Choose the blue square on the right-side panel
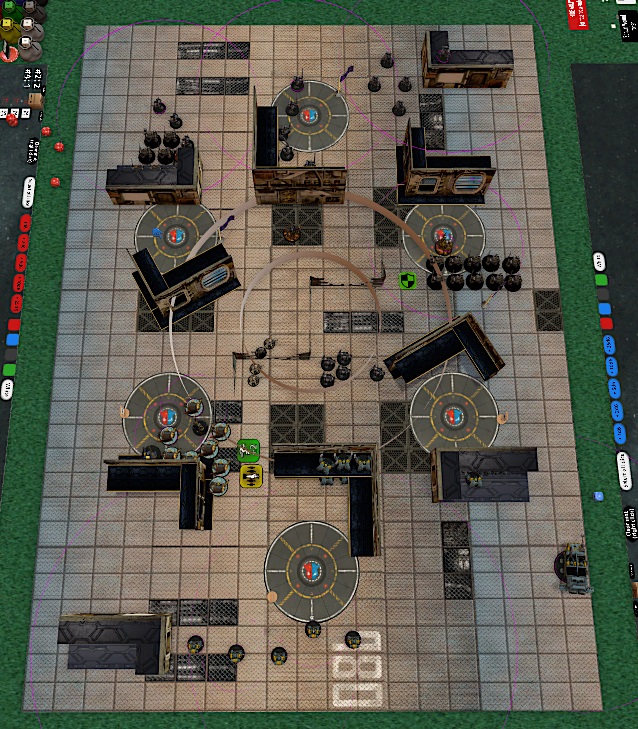The width and height of the screenshot is (638, 729). click(x=603, y=308)
